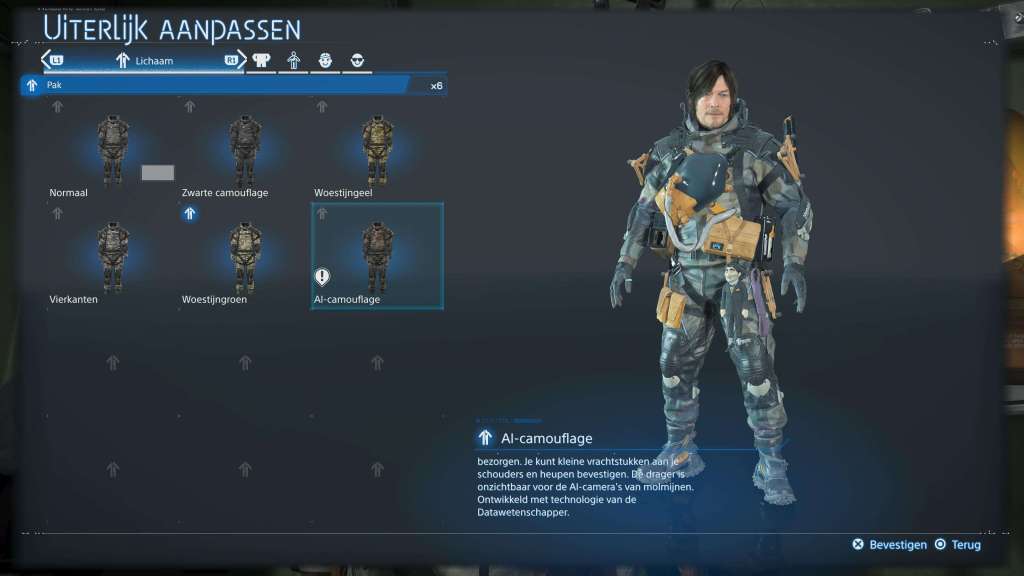Open the standing figure category tab
This screenshot has width=1024, height=576.
294,61
